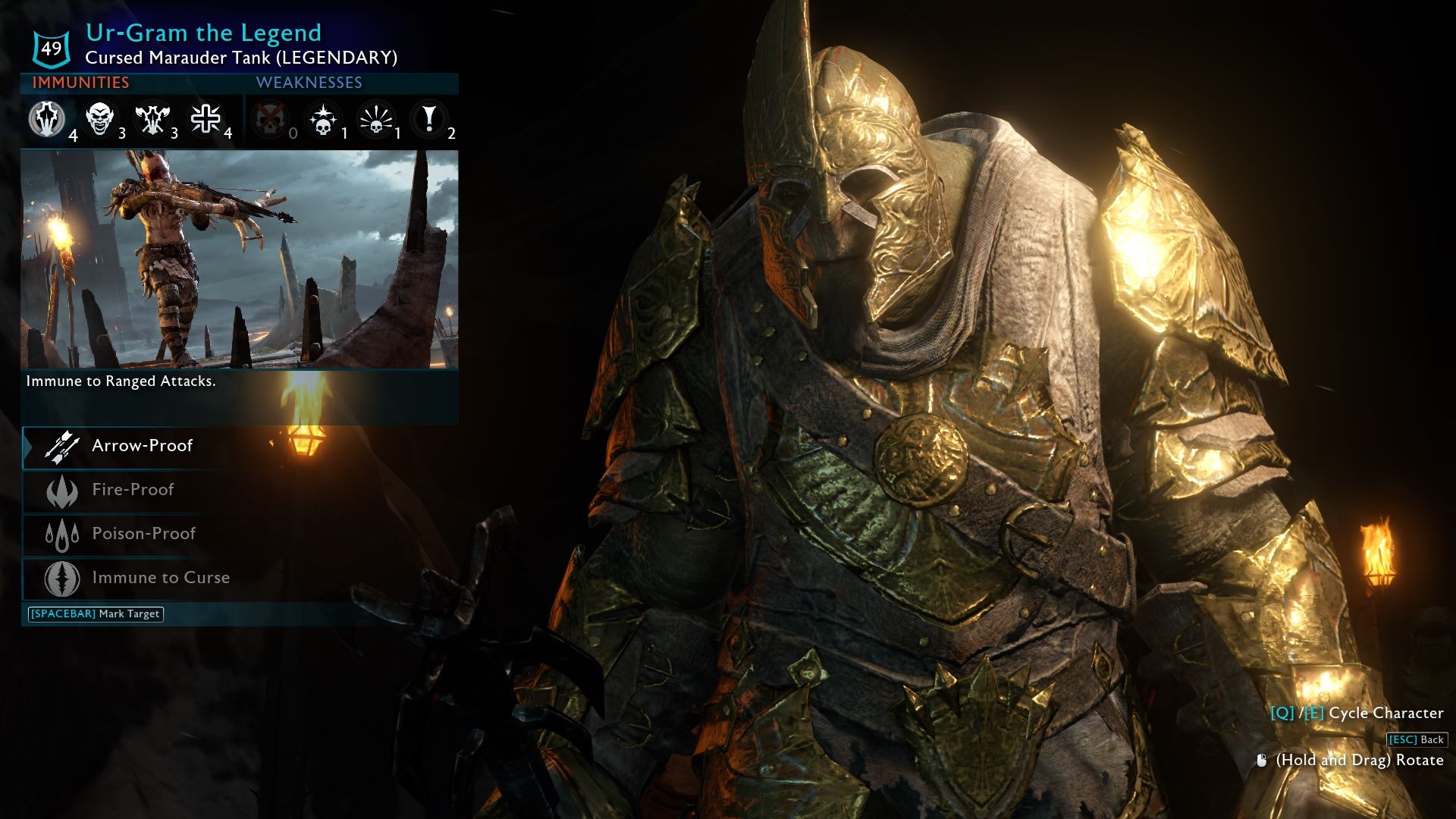This screenshot has width=1456, height=819.
Task: Select the greyed-out weakness icon with zero
Action: coord(269,120)
